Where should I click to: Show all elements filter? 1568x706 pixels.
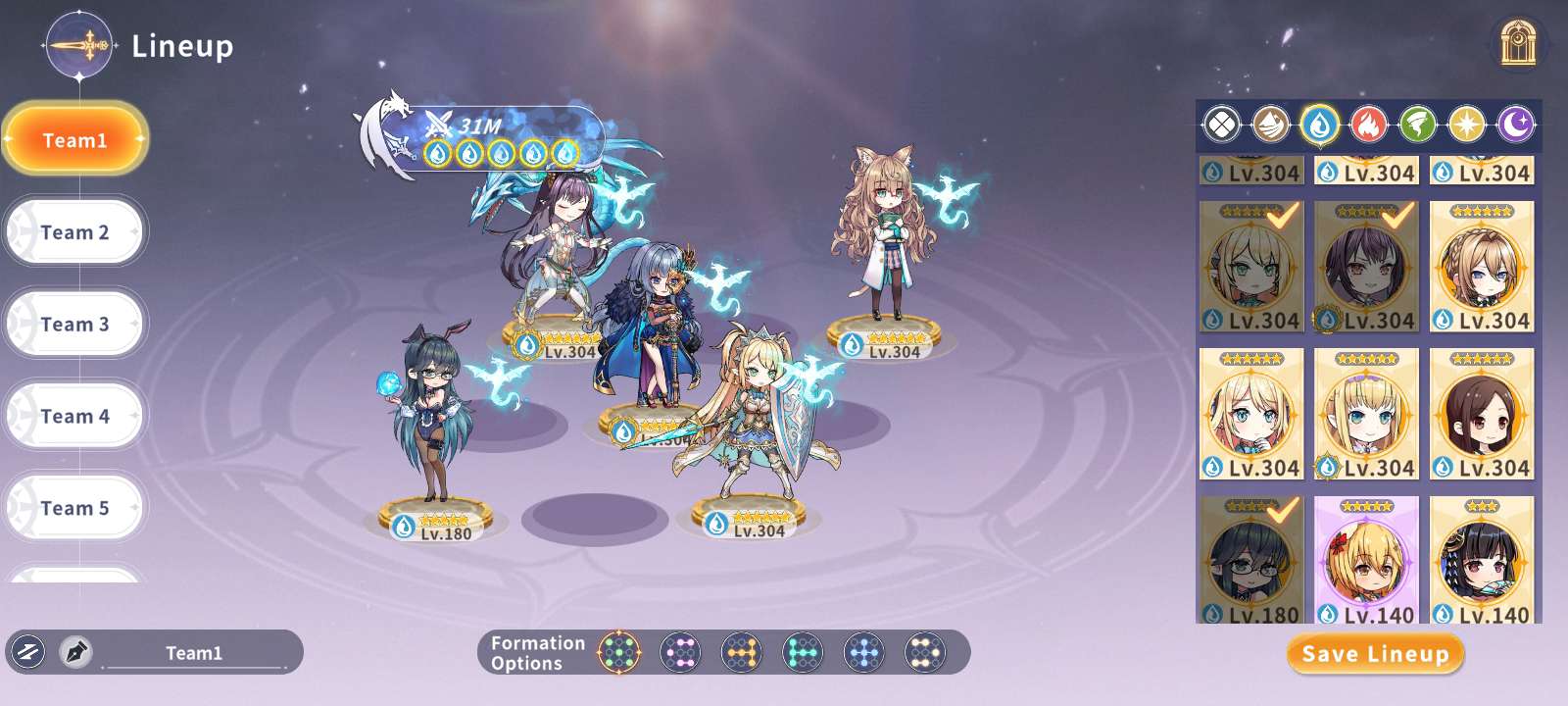1221,125
